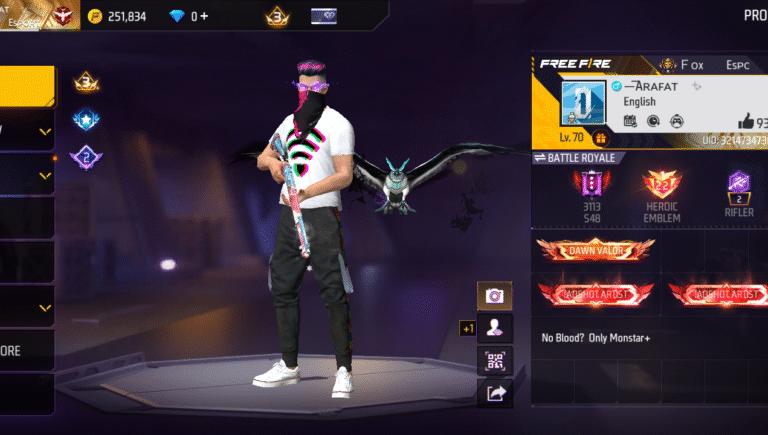
Task: Add diamonds with the plus sign
Action: (x=205, y=16)
